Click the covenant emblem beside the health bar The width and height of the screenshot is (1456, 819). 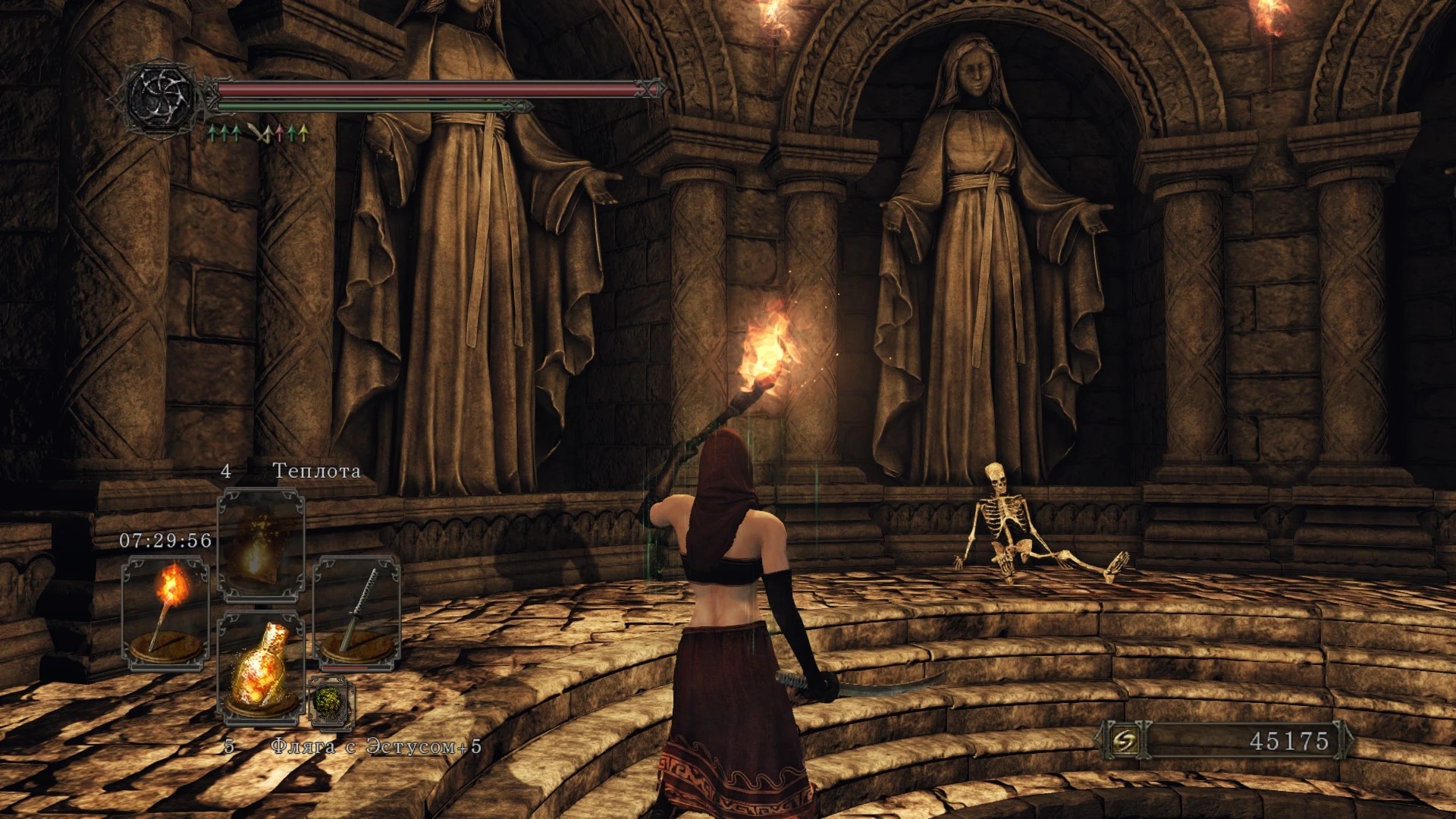click(x=160, y=97)
